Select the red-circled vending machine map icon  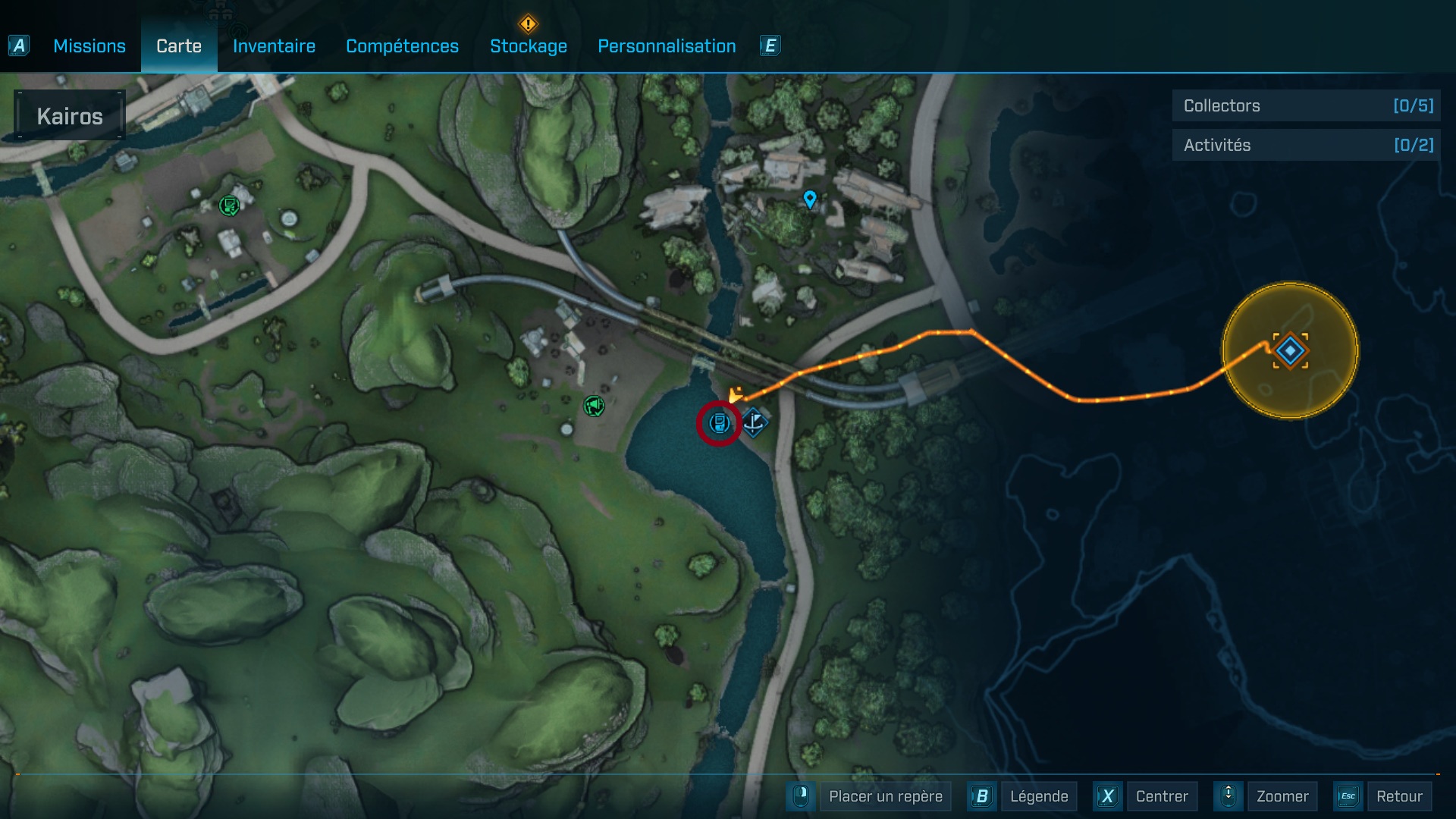point(719,423)
